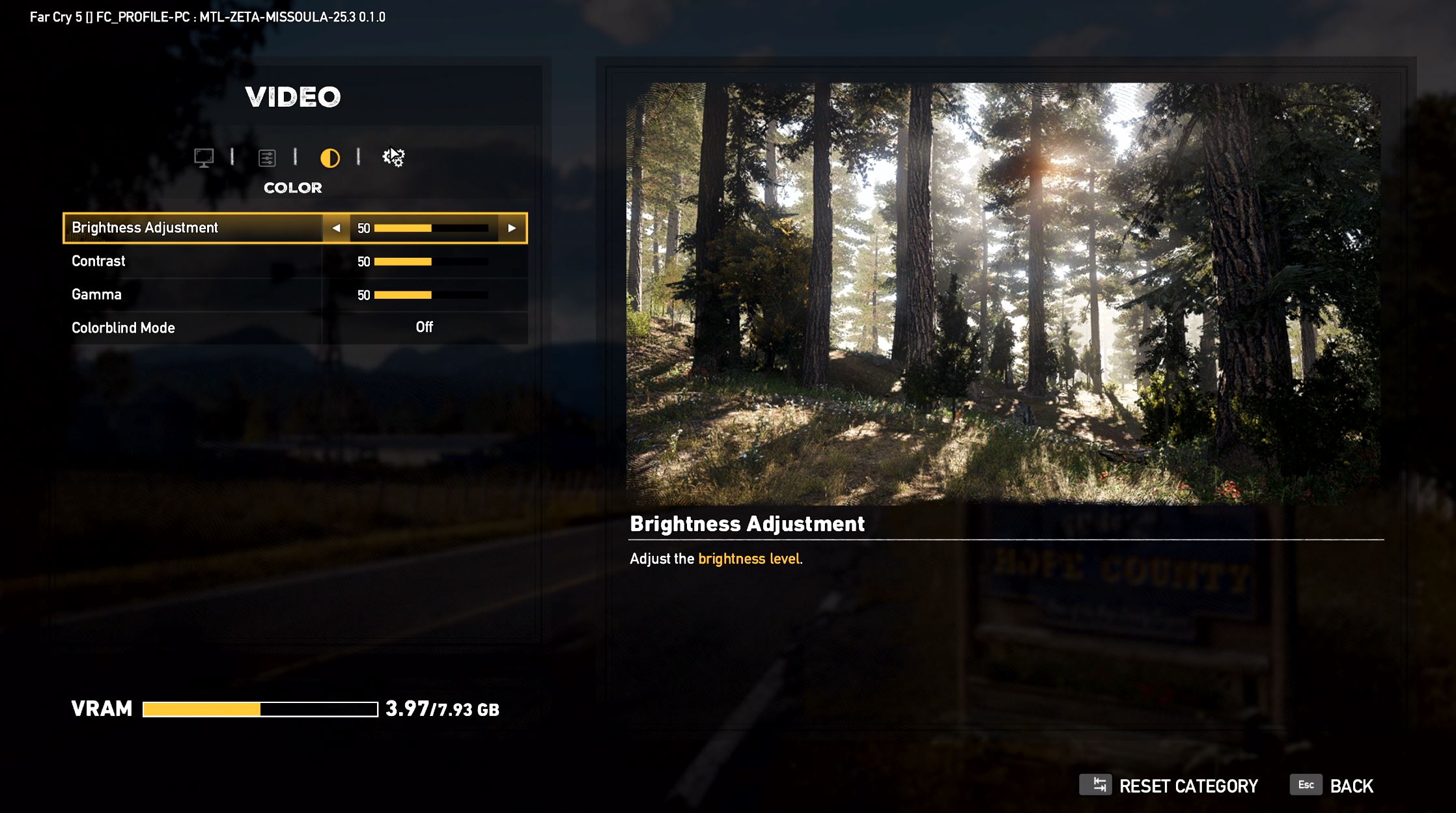Click the left arrow on Brightness Adjustment

(x=337, y=228)
